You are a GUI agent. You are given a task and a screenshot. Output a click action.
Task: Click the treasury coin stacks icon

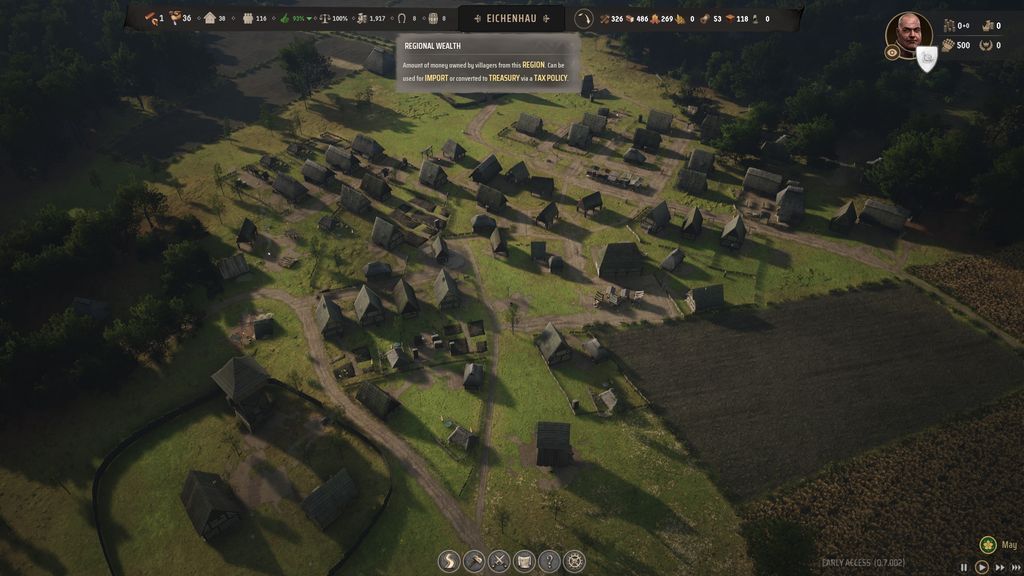tap(949, 26)
